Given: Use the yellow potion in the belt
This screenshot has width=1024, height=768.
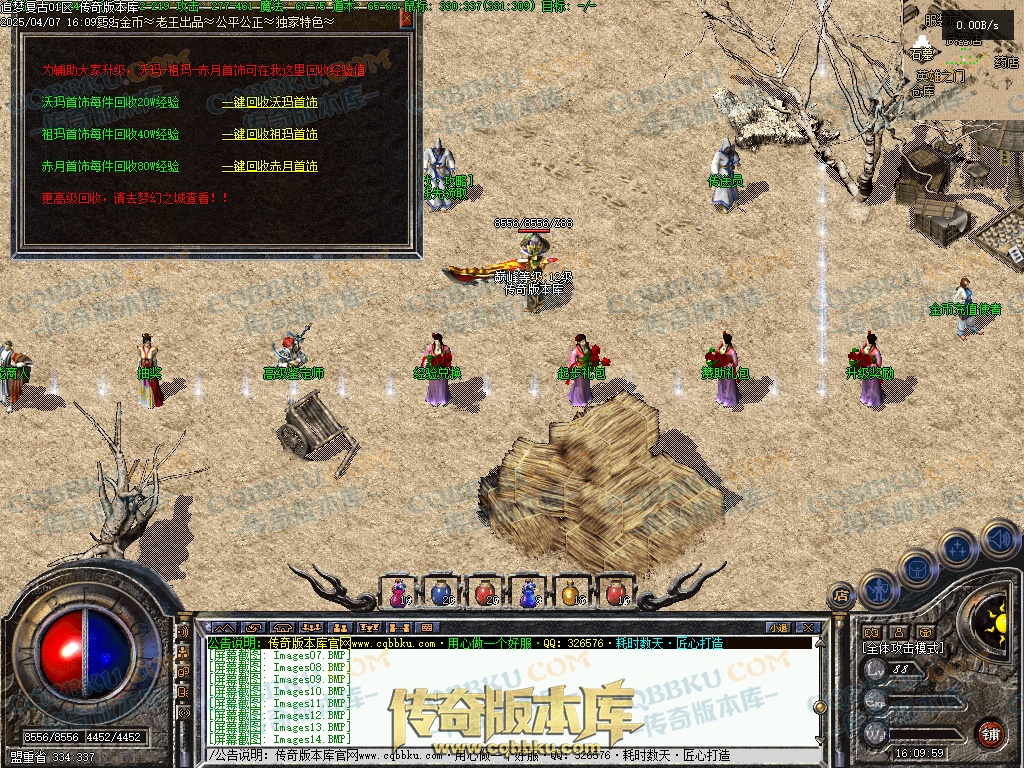Looking at the screenshot, I should coord(571,593).
